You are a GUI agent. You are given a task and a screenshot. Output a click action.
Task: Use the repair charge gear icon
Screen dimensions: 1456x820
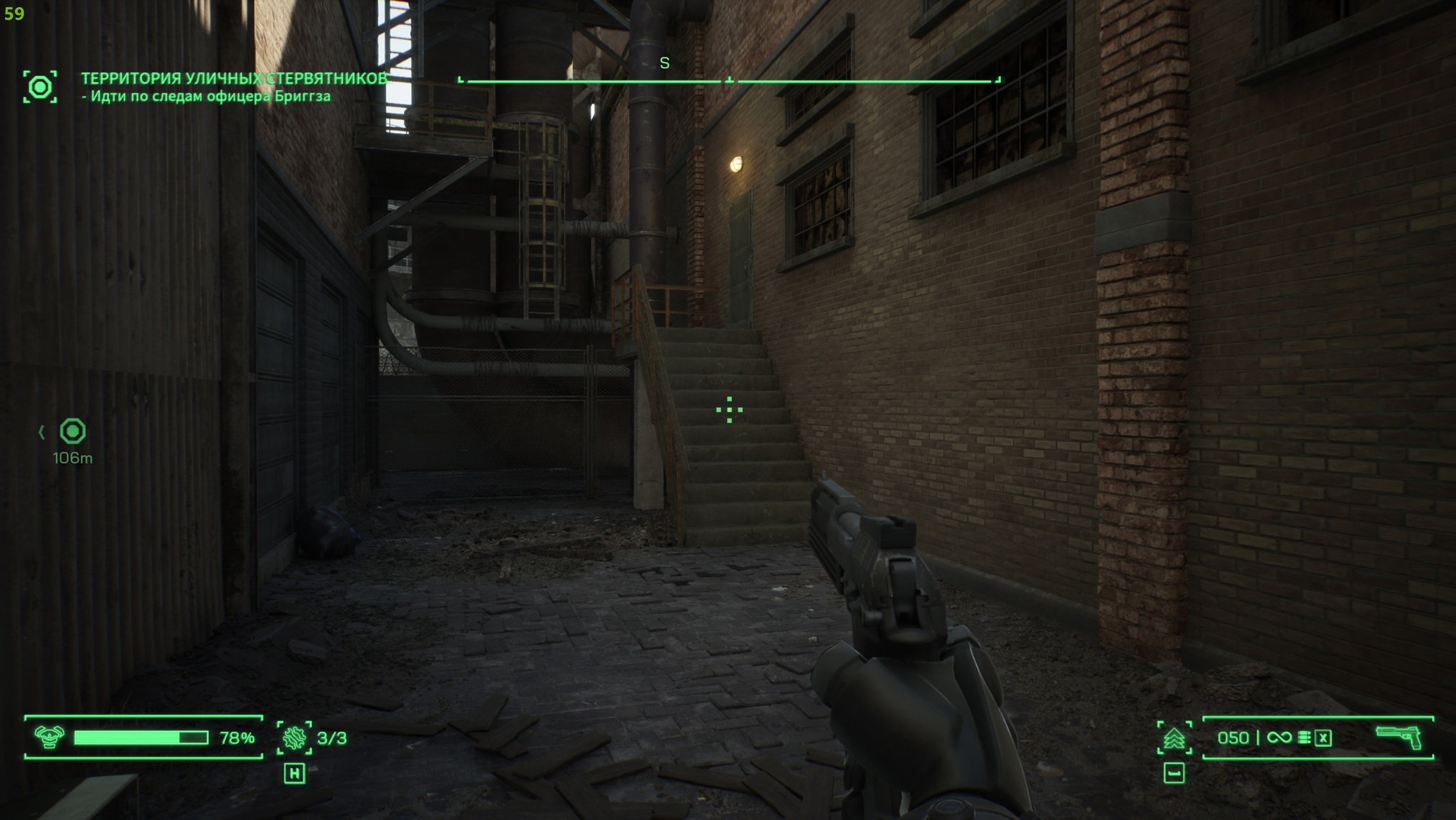294,738
